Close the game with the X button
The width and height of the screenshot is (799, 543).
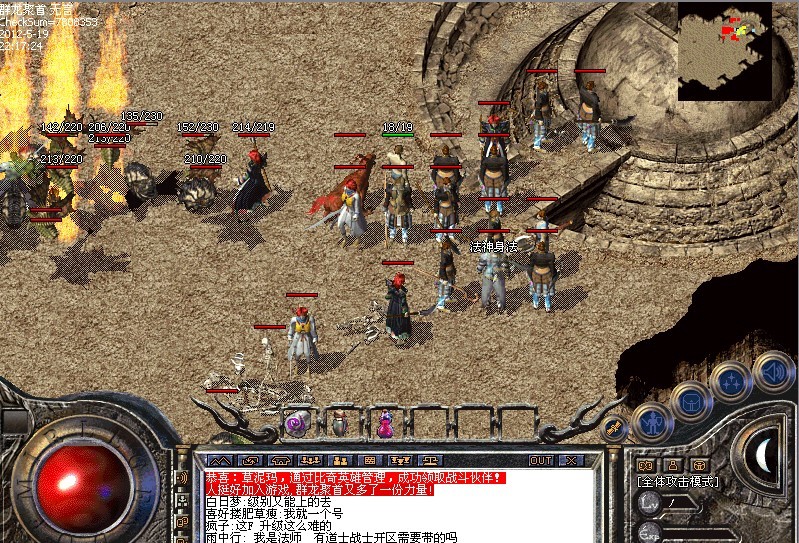(x=571, y=460)
